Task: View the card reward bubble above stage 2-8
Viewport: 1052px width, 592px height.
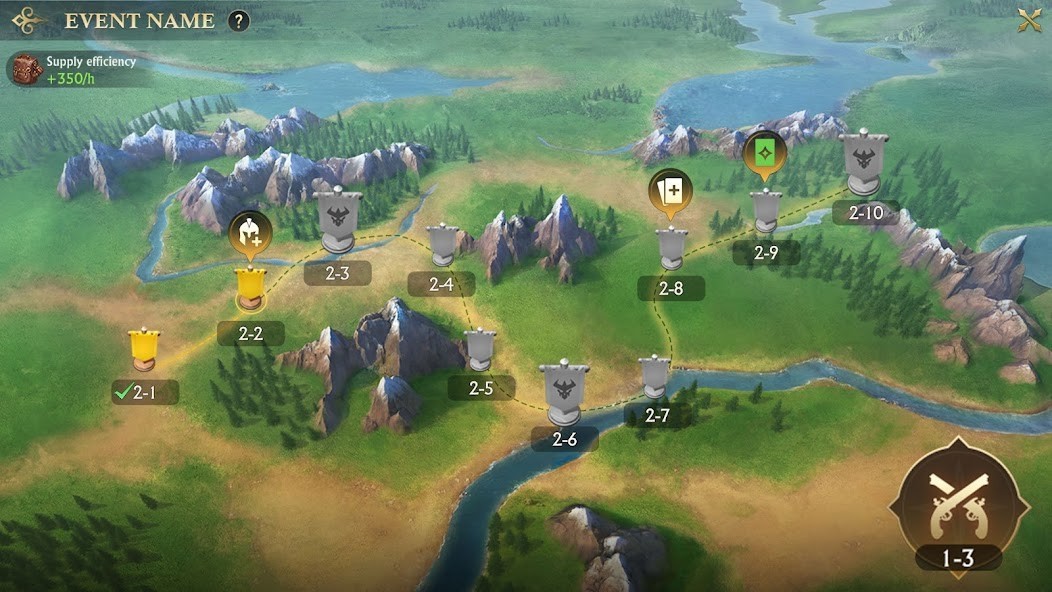Action: pyautogui.click(x=670, y=190)
